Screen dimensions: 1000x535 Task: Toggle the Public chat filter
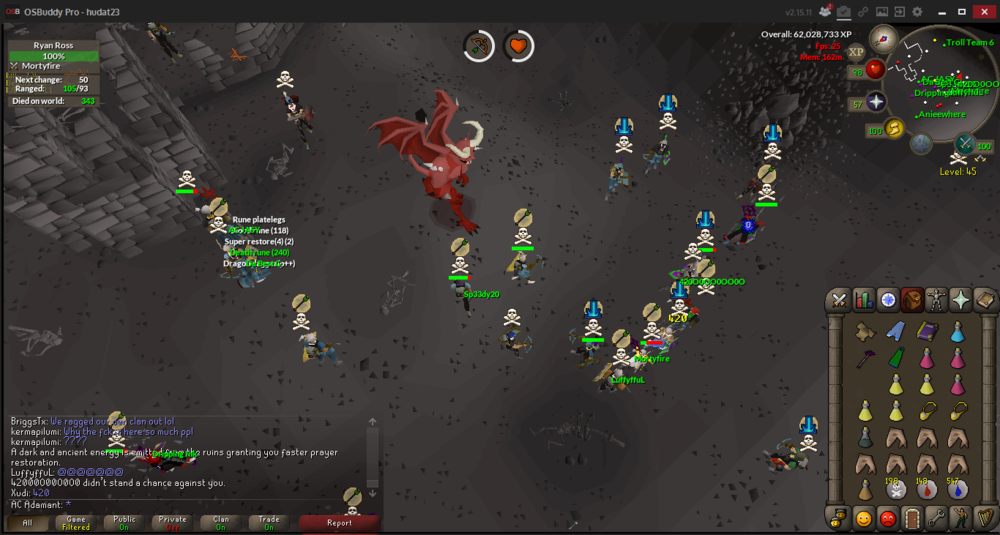point(124,522)
